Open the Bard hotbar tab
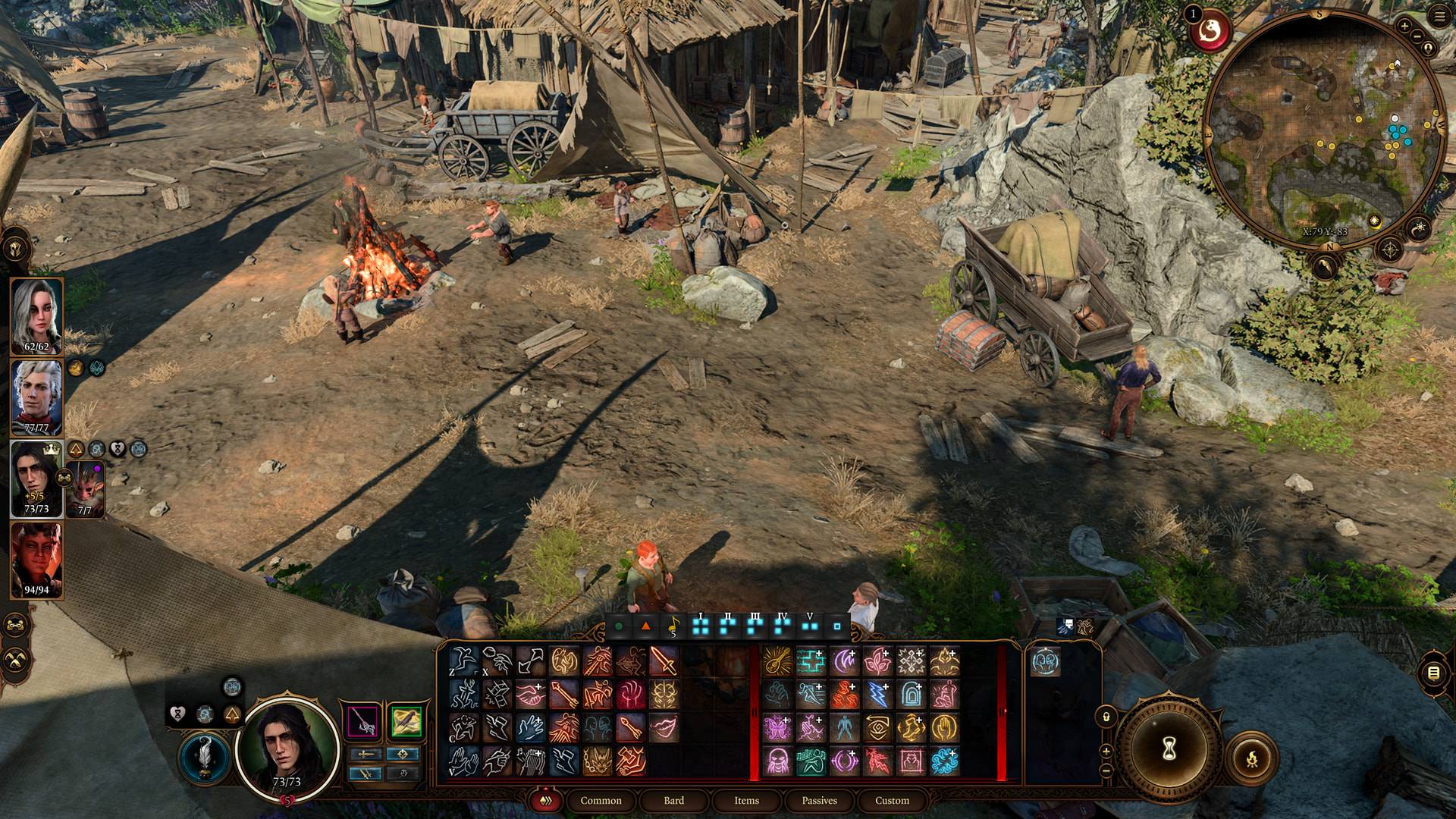The width and height of the screenshot is (1456, 819). [x=673, y=801]
